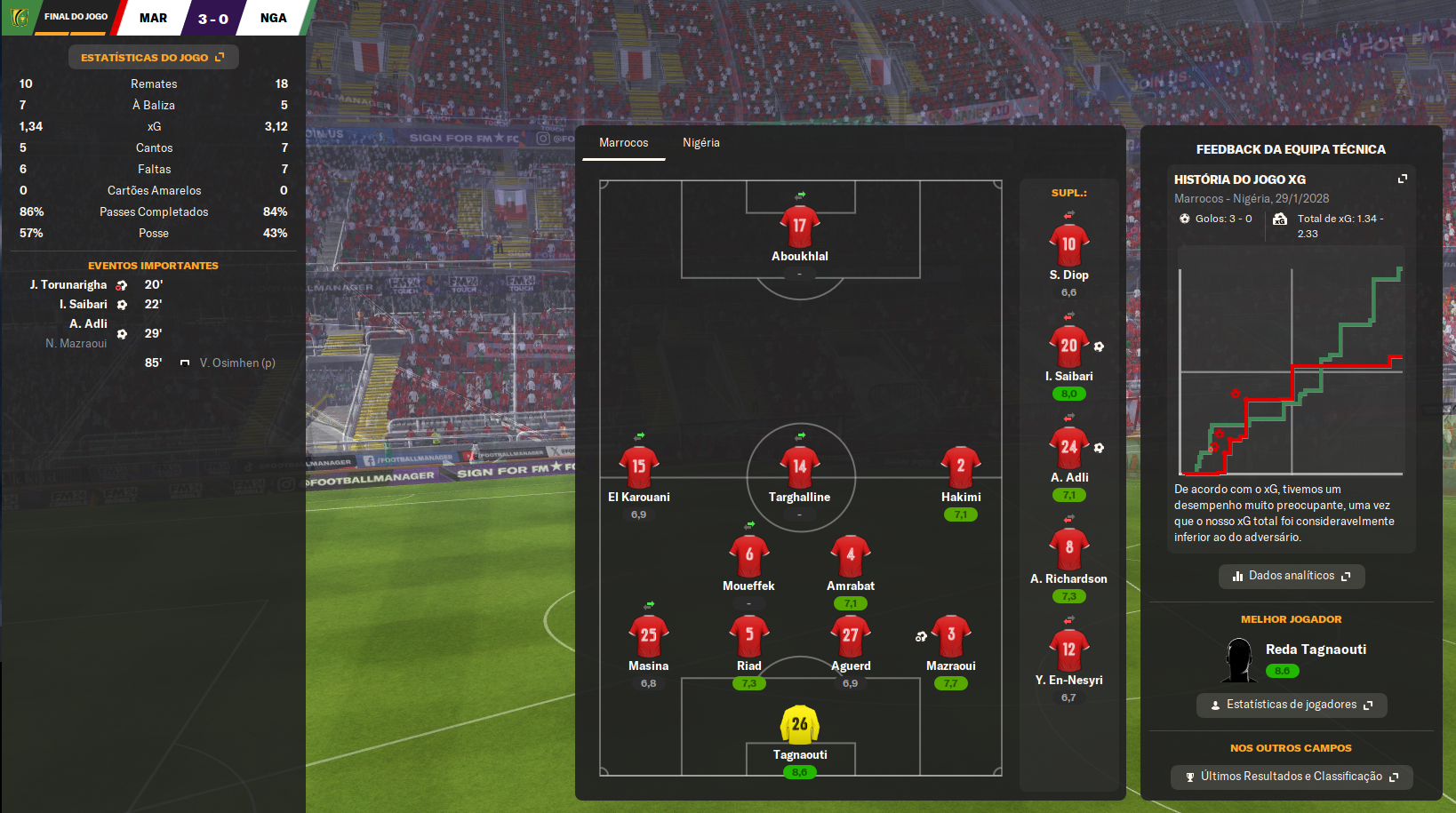Select substitute S. Diop
Image resolution: width=1456 pixels, height=813 pixels.
tap(1068, 245)
